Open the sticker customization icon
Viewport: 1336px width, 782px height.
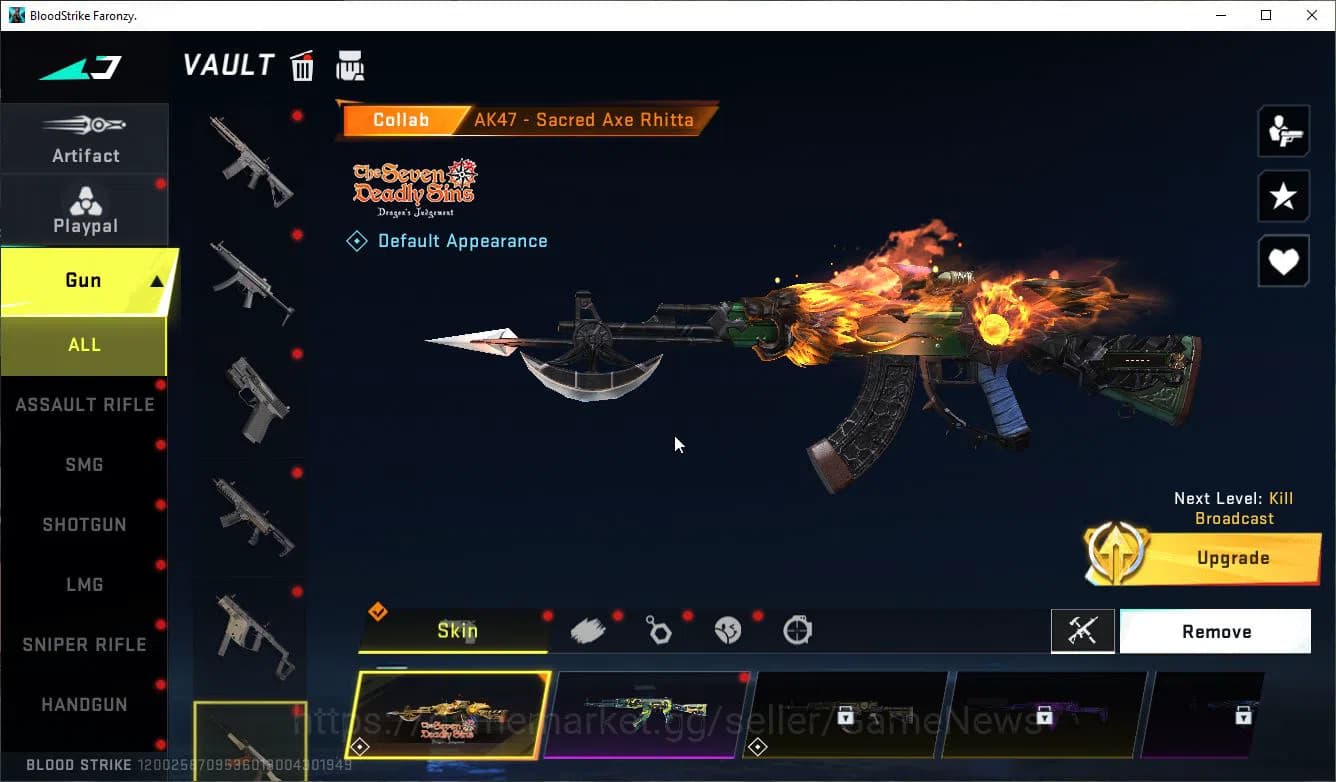[728, 629]
